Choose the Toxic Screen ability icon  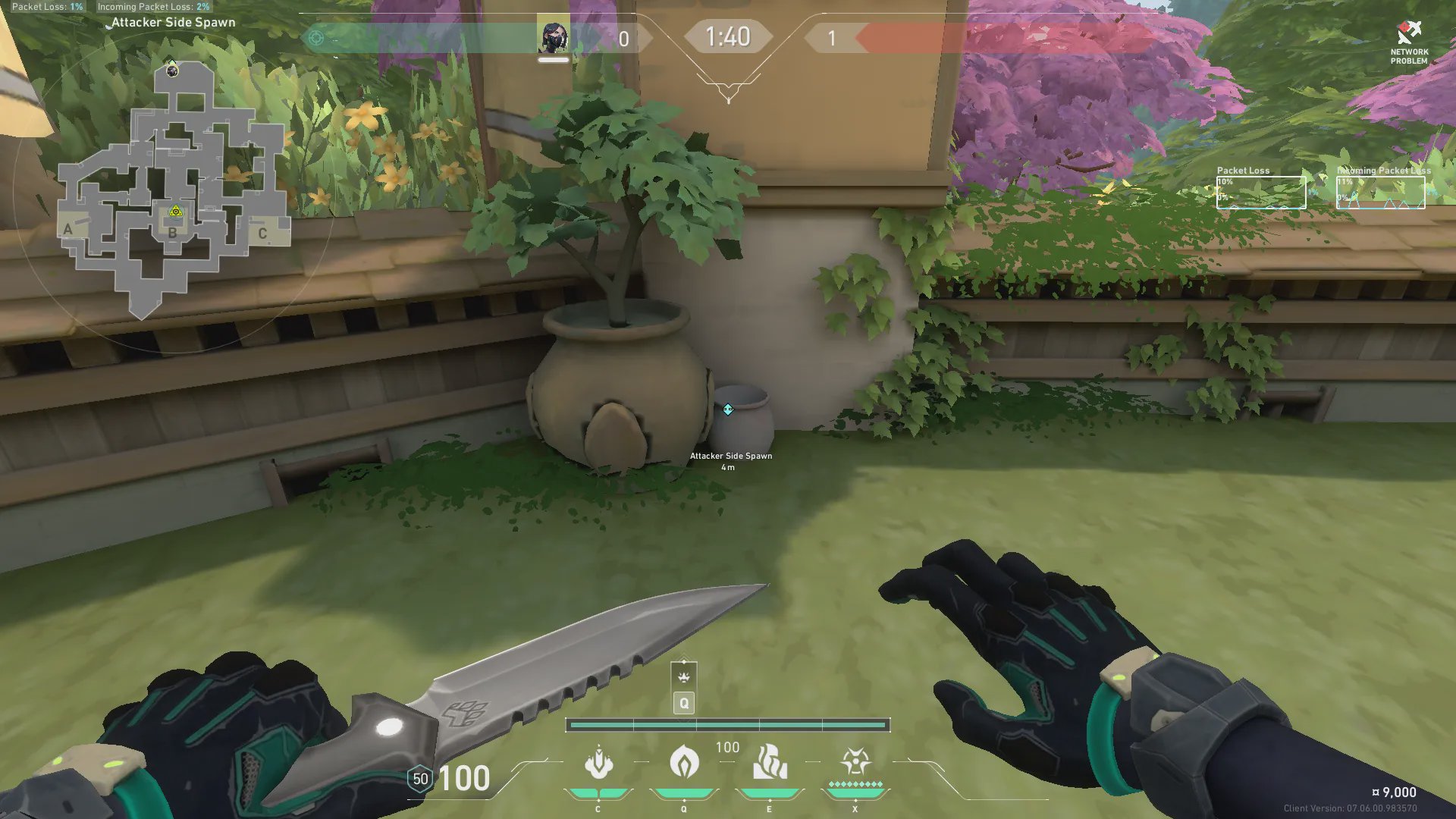click(769, 762)
